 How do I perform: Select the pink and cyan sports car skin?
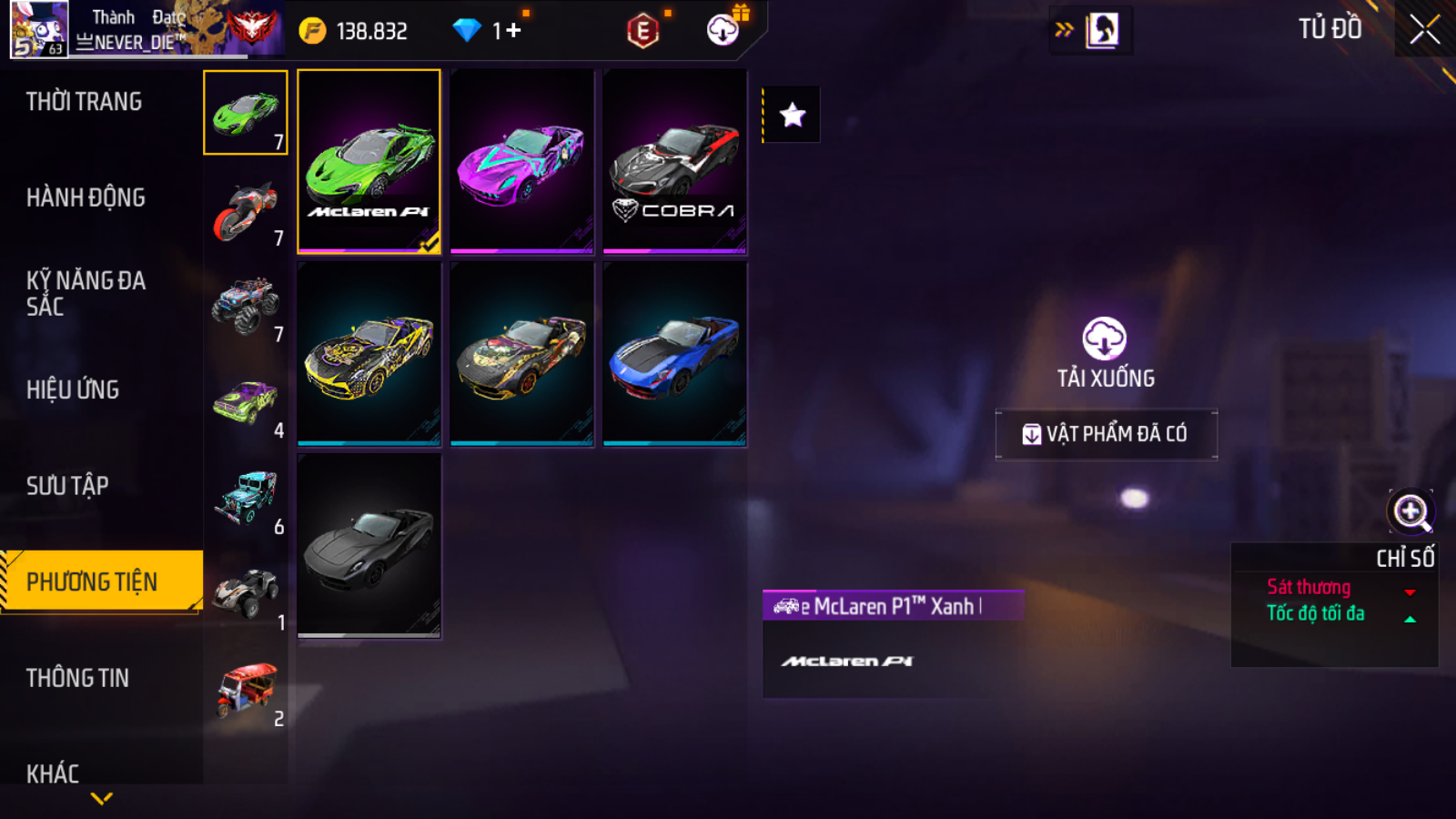coord(521,161)
